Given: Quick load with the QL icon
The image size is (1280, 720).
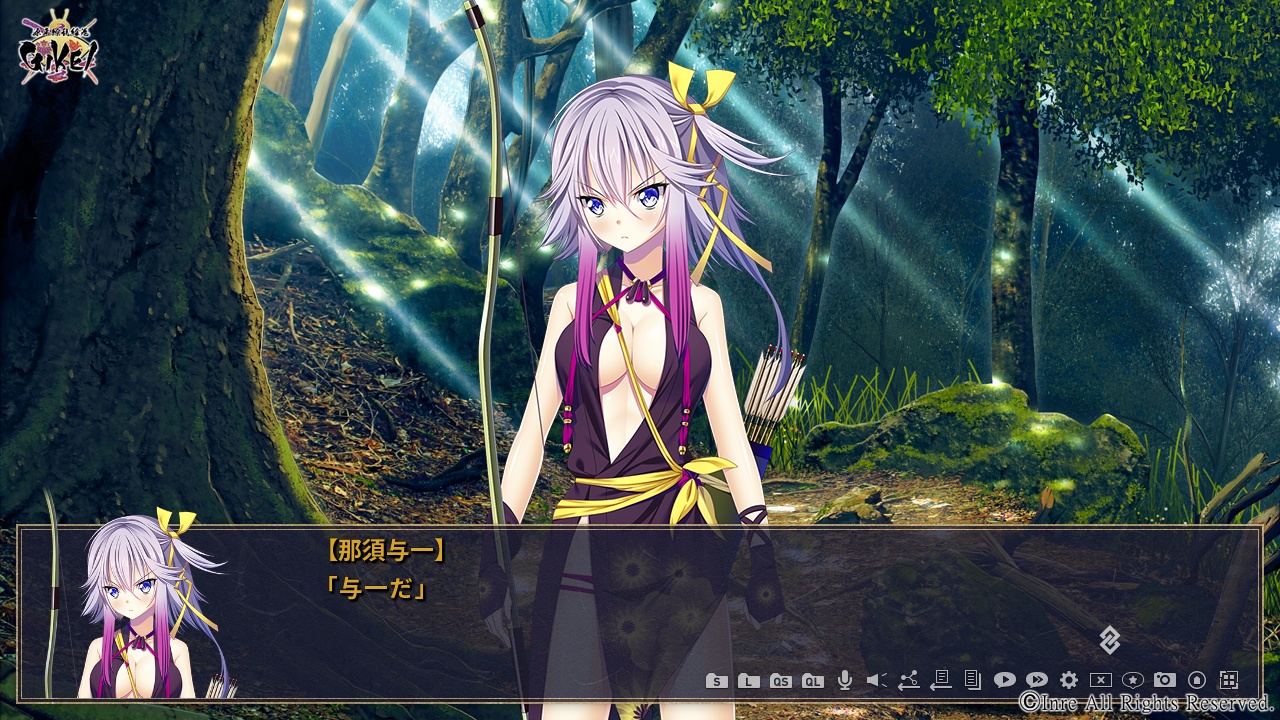Looking at the screenshot, I should click(x=813, y=681).
